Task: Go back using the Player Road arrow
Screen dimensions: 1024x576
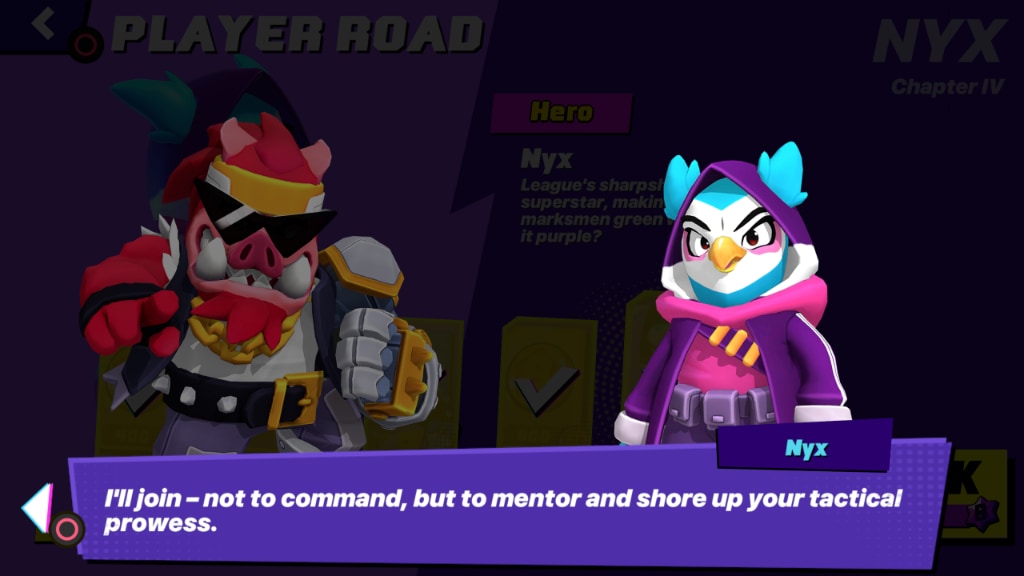Action: click(44, 24)
